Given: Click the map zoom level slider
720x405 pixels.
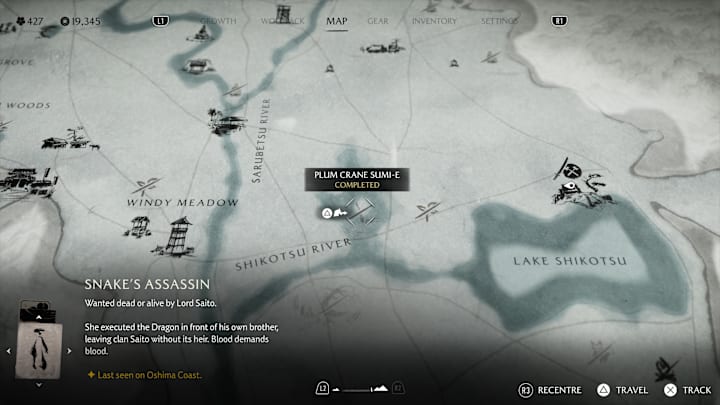Looking at the screenshot, I should (x=359, y=388).
